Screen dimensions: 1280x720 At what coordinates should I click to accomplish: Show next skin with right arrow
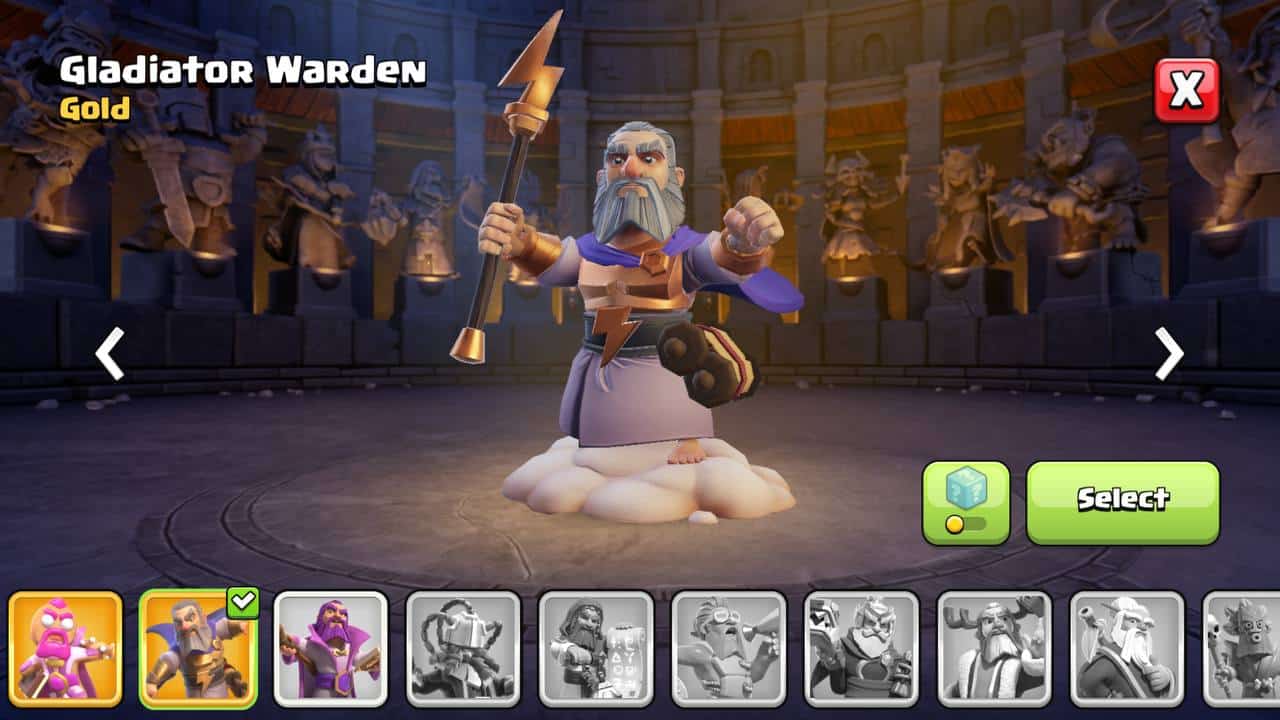(1168, 354)
